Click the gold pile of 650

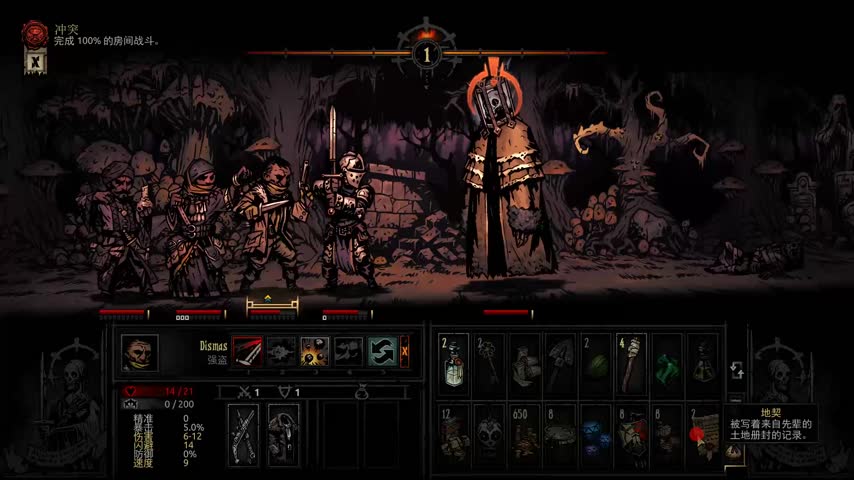[525, 437]
